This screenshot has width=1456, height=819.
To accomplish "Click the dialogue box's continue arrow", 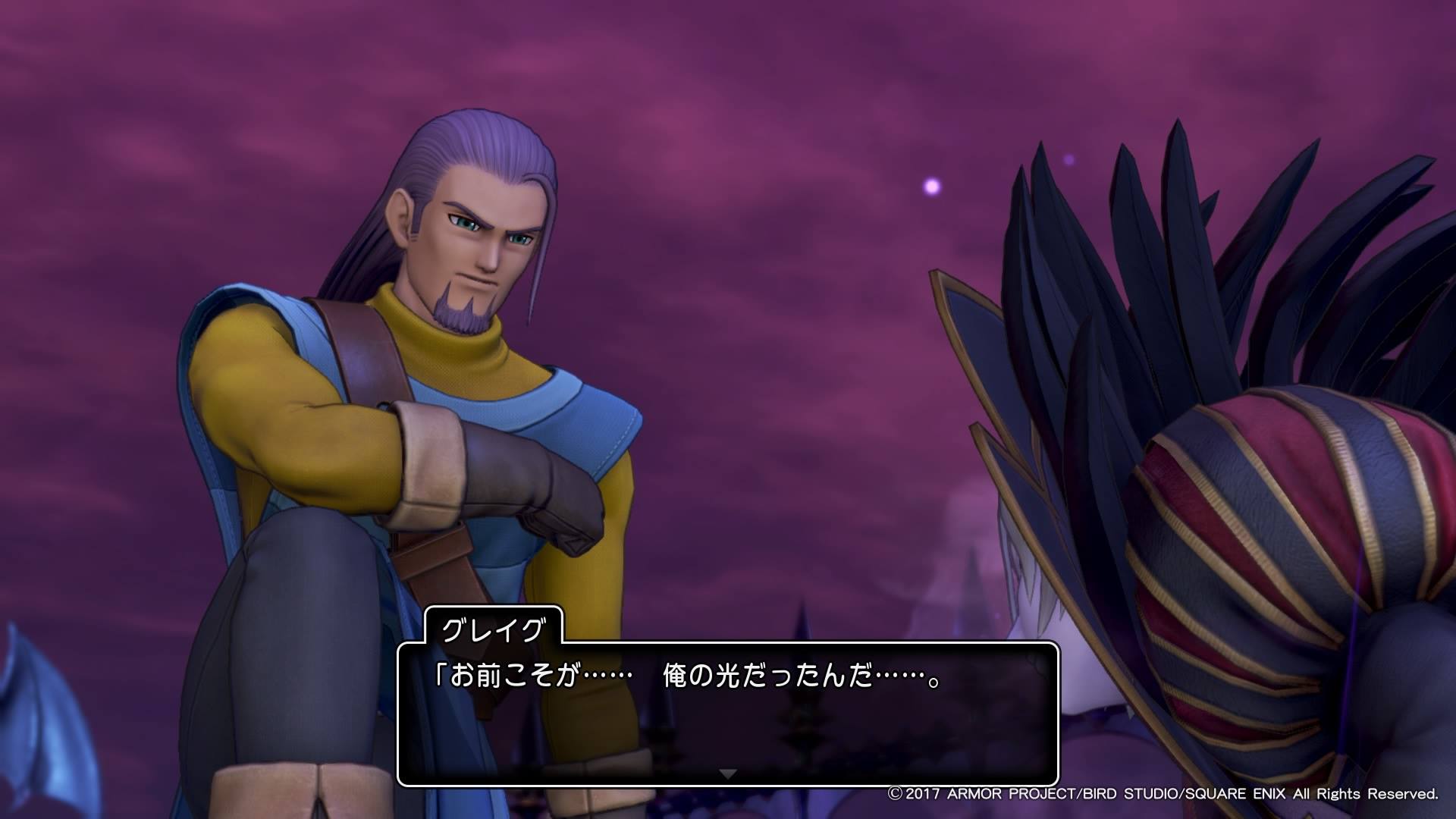I will coord(727,774).
